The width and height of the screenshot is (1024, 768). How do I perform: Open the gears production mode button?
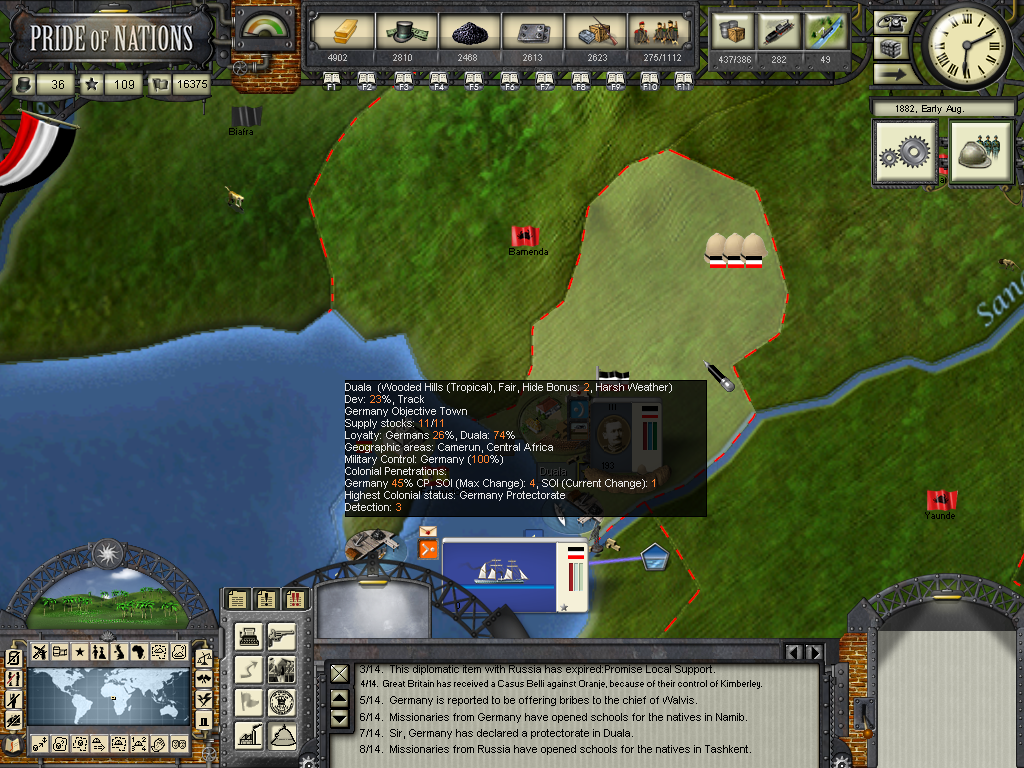tap(906, 153)
